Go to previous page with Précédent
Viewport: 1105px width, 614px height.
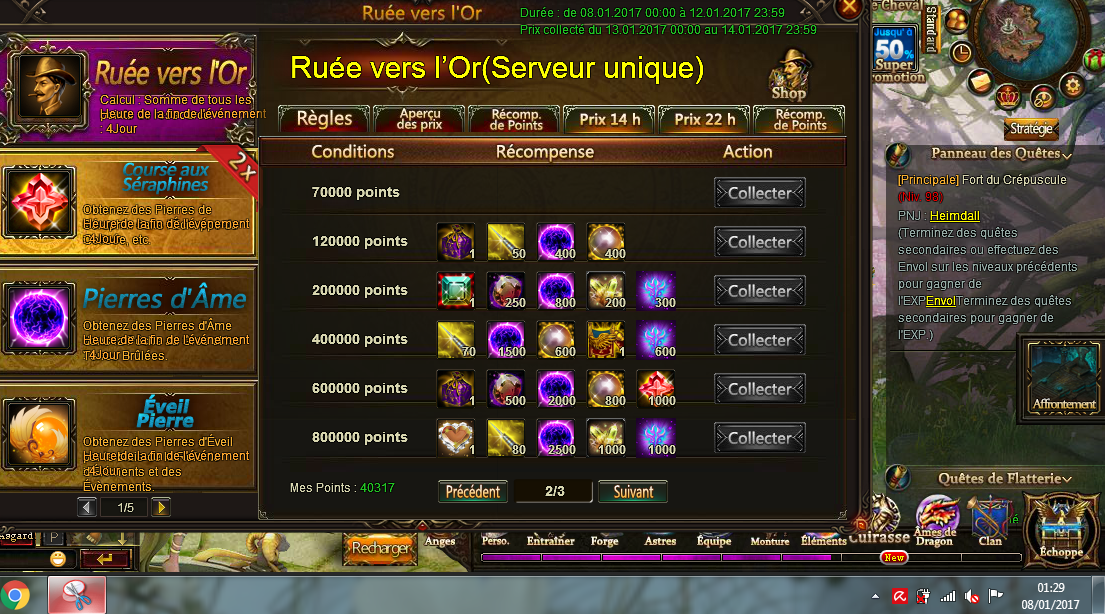point(473,492)
